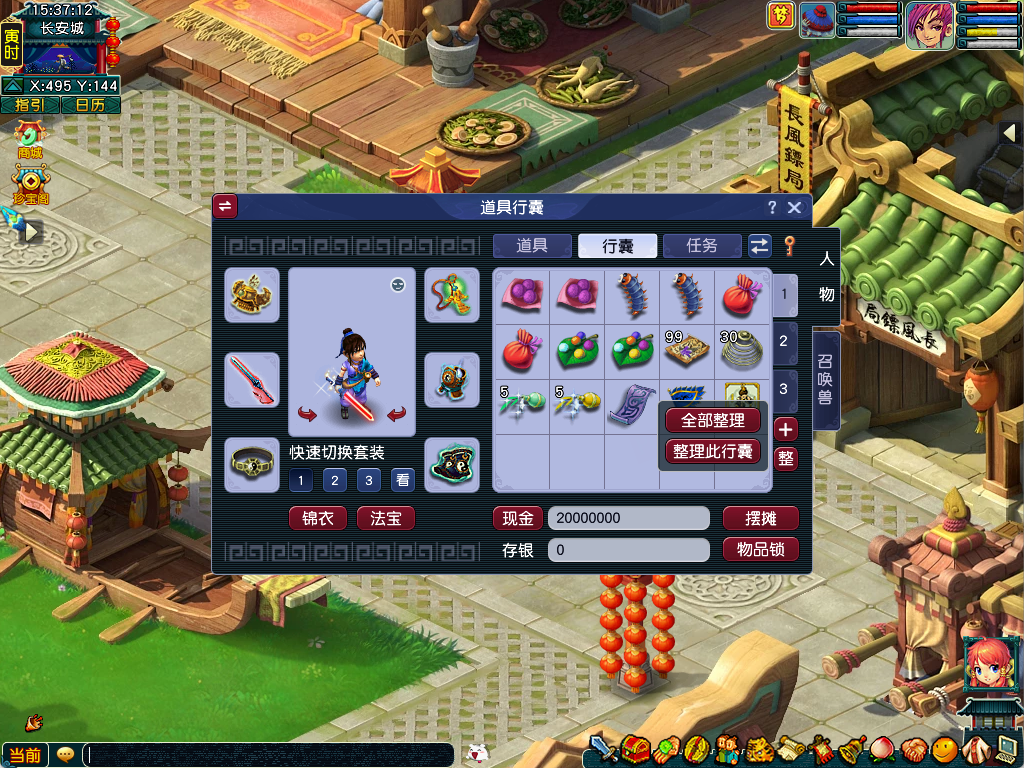1024x768 pixels.
Task: Click the 看 outfit preview button
Action: (x=402, y=481)
